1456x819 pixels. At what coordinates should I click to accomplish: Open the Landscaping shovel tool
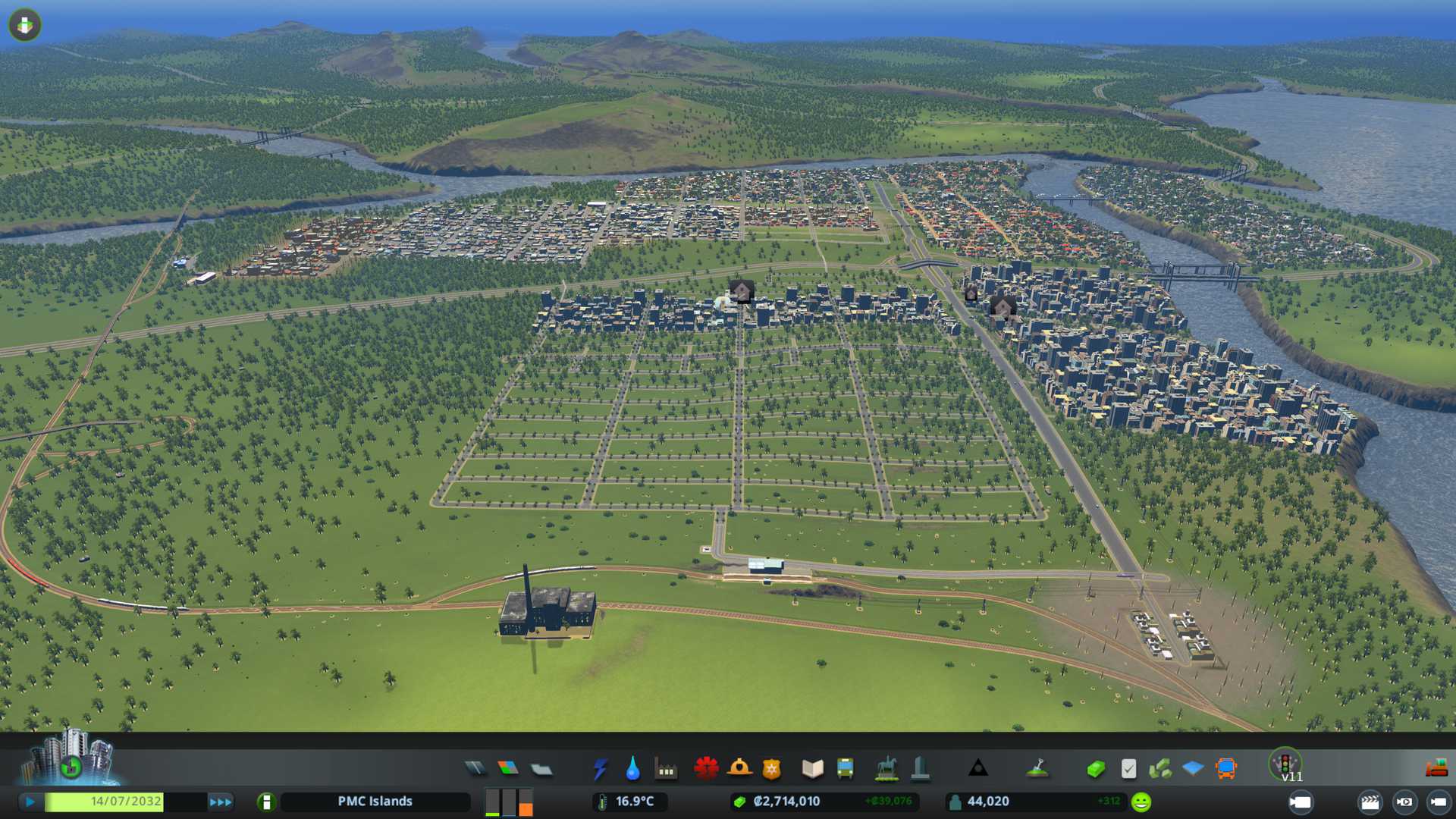[x=1037, y=769]
